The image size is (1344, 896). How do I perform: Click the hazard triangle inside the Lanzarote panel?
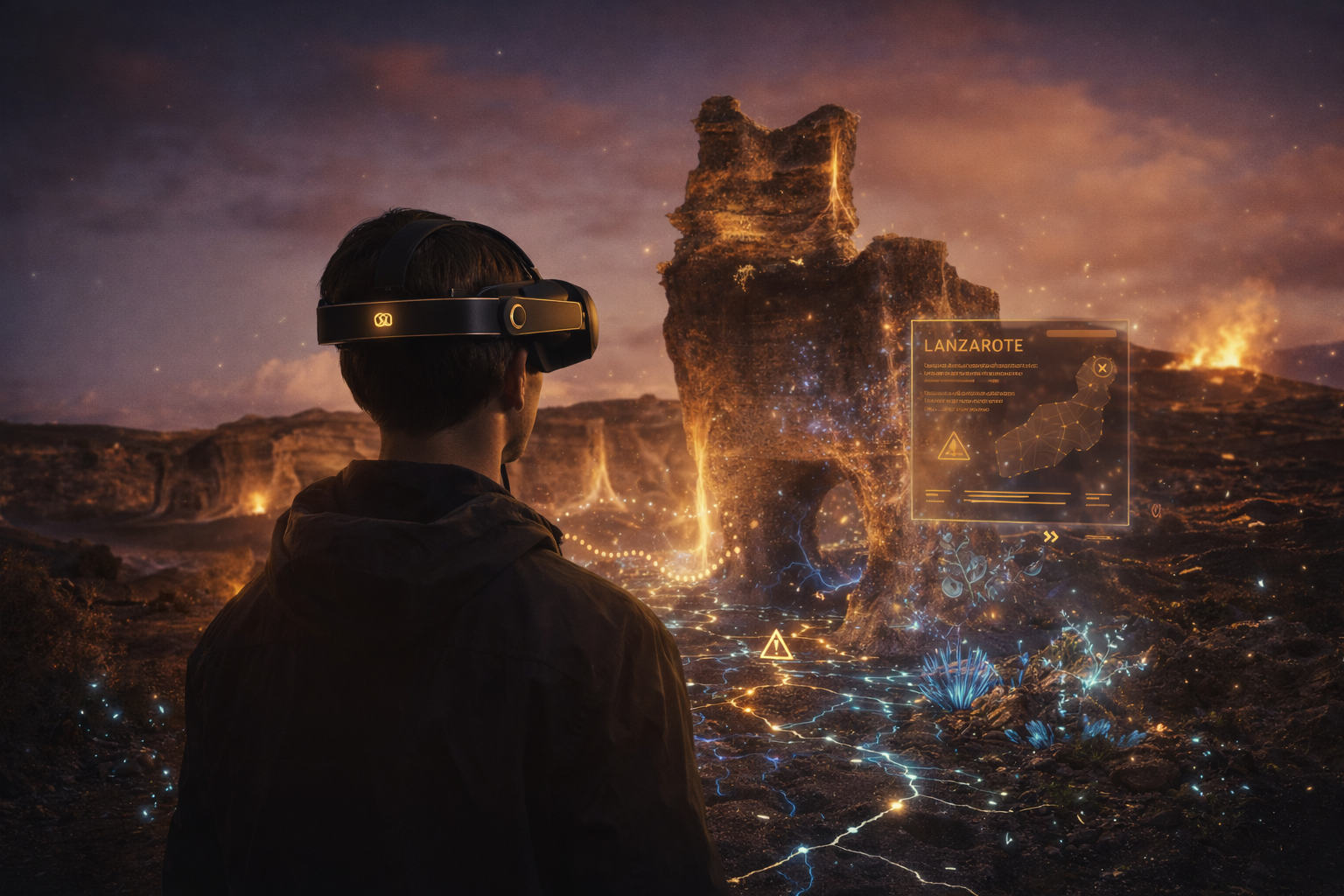click(953, 446)
